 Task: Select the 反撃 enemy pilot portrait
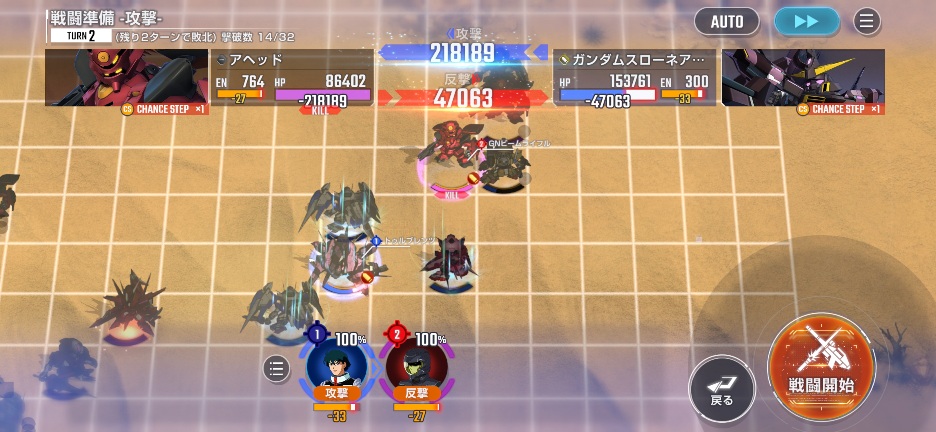coord(416,365)
